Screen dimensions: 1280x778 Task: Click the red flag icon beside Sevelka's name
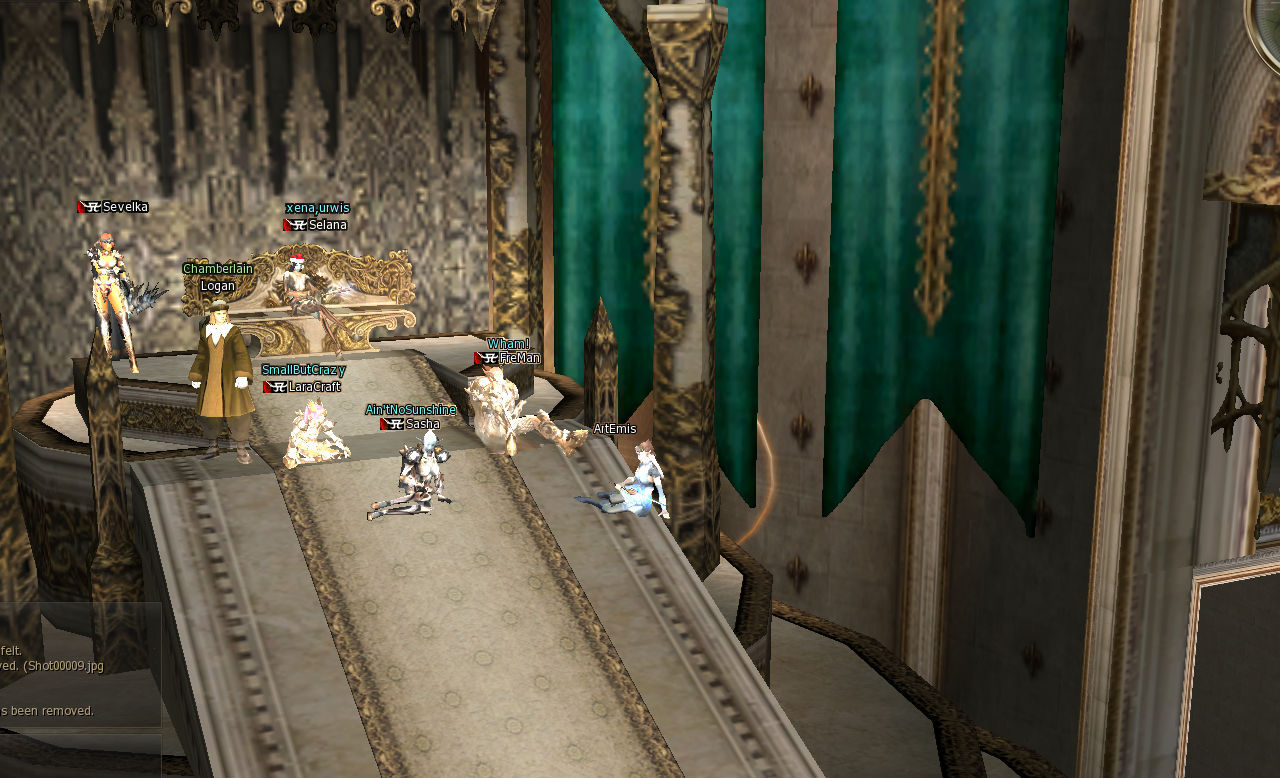[81, 206]
